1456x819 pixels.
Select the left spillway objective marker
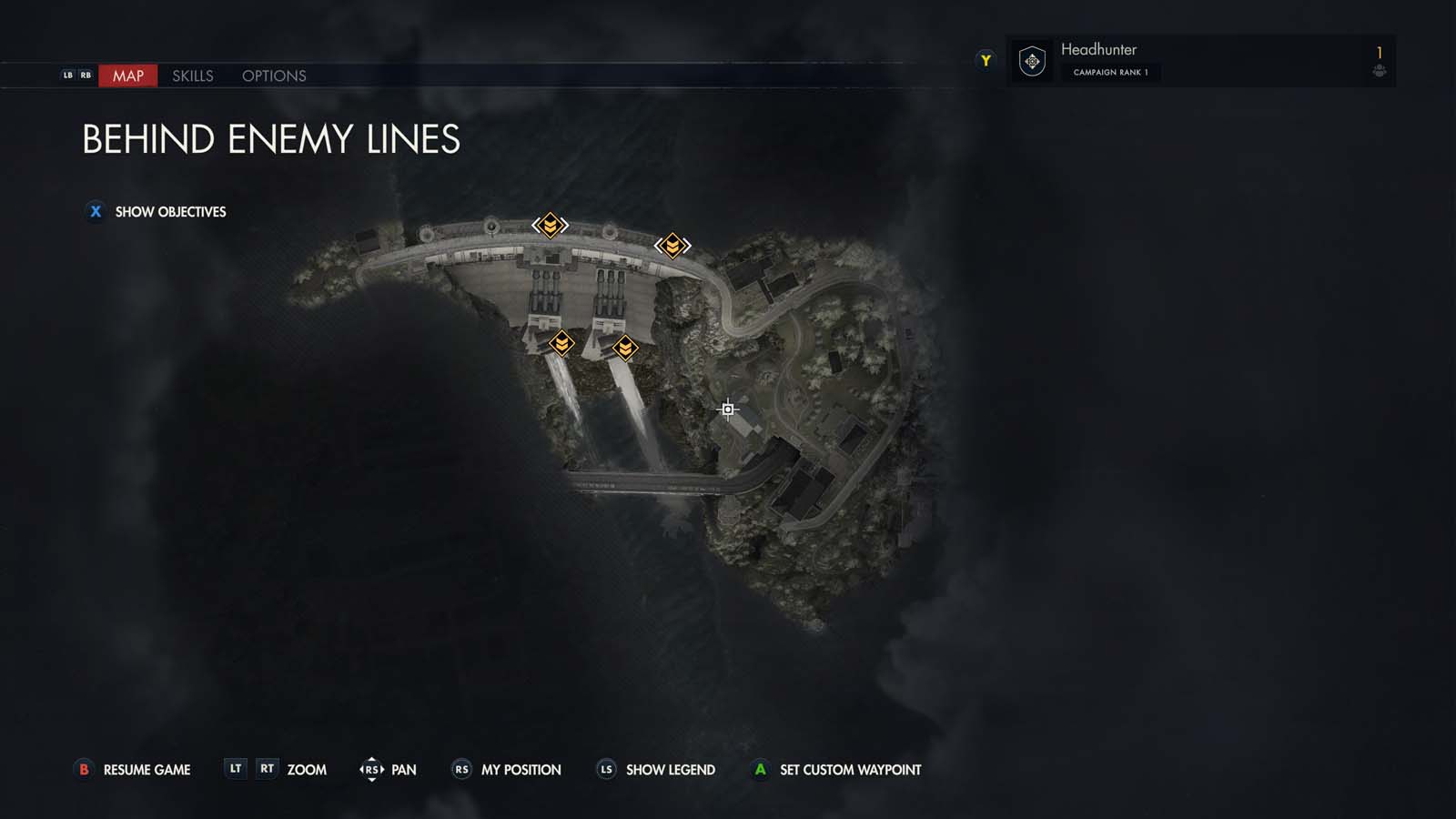[x=562, y=344]
